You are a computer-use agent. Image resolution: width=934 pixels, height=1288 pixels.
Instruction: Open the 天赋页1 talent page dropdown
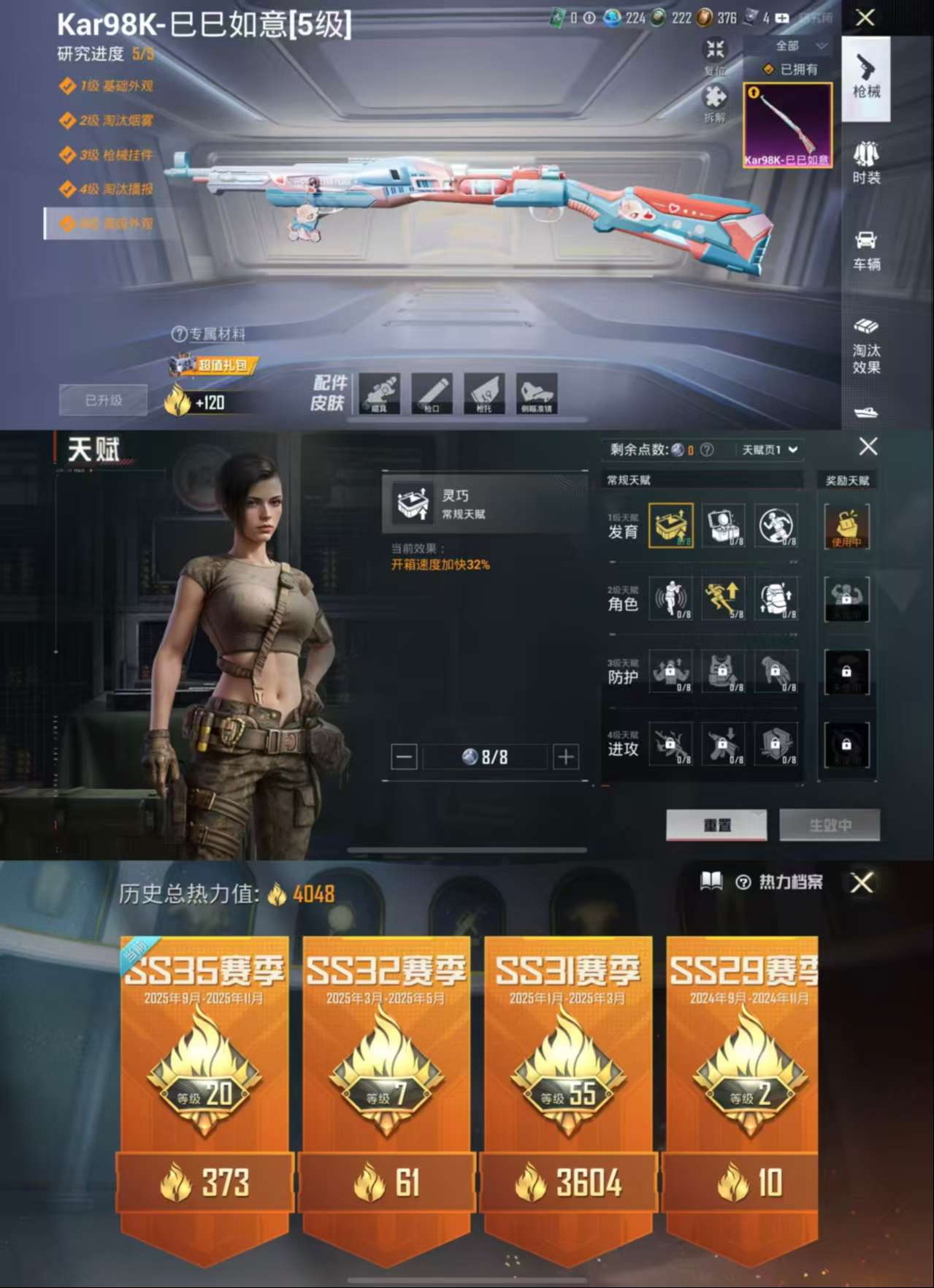(770, 449)
